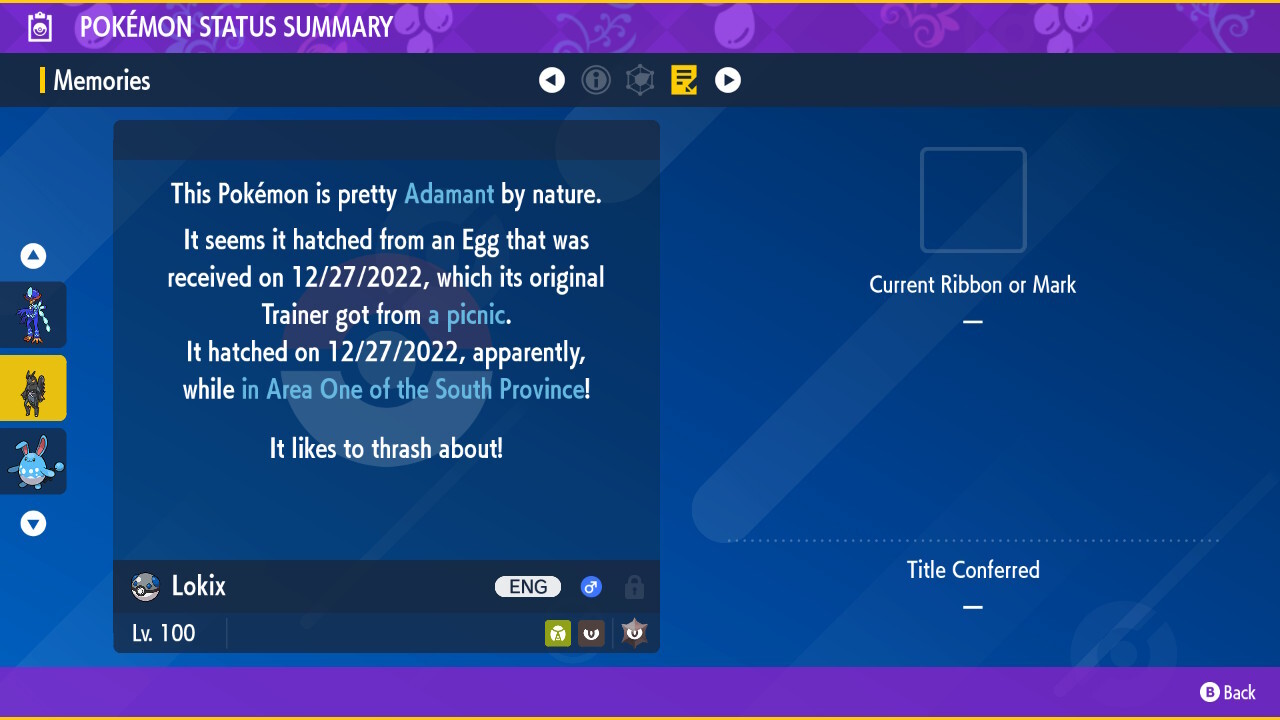Choose the highlighted Lokix party thumbnail

click(x=33, y=388)
